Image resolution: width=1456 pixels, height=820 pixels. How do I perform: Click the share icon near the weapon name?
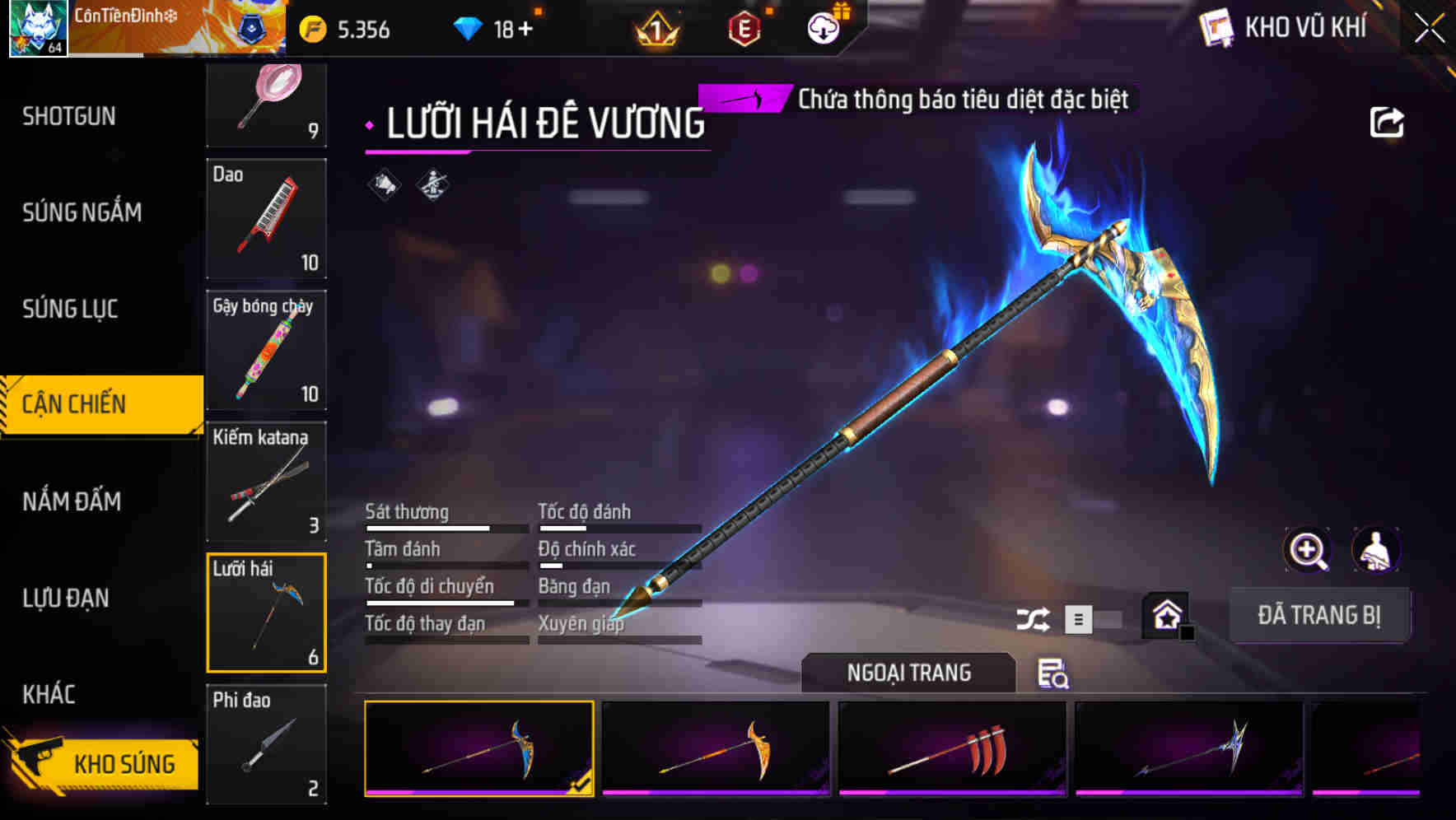tap(1388, 121)
